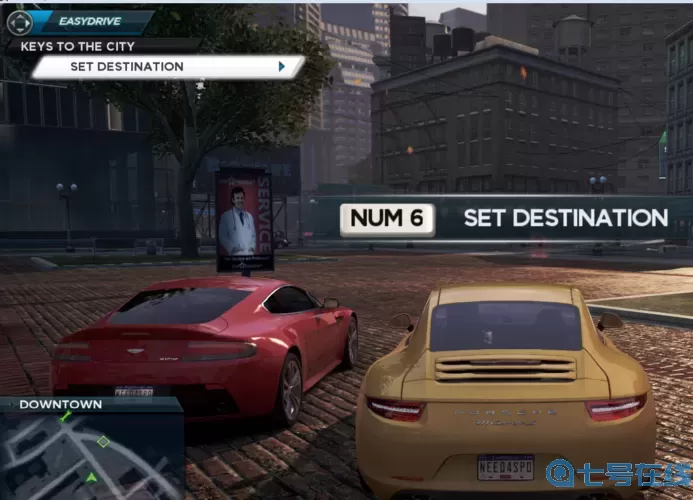Click the EasyDrive d-pad icon
This screenshot has width=693, height=500.
(19, 21)
